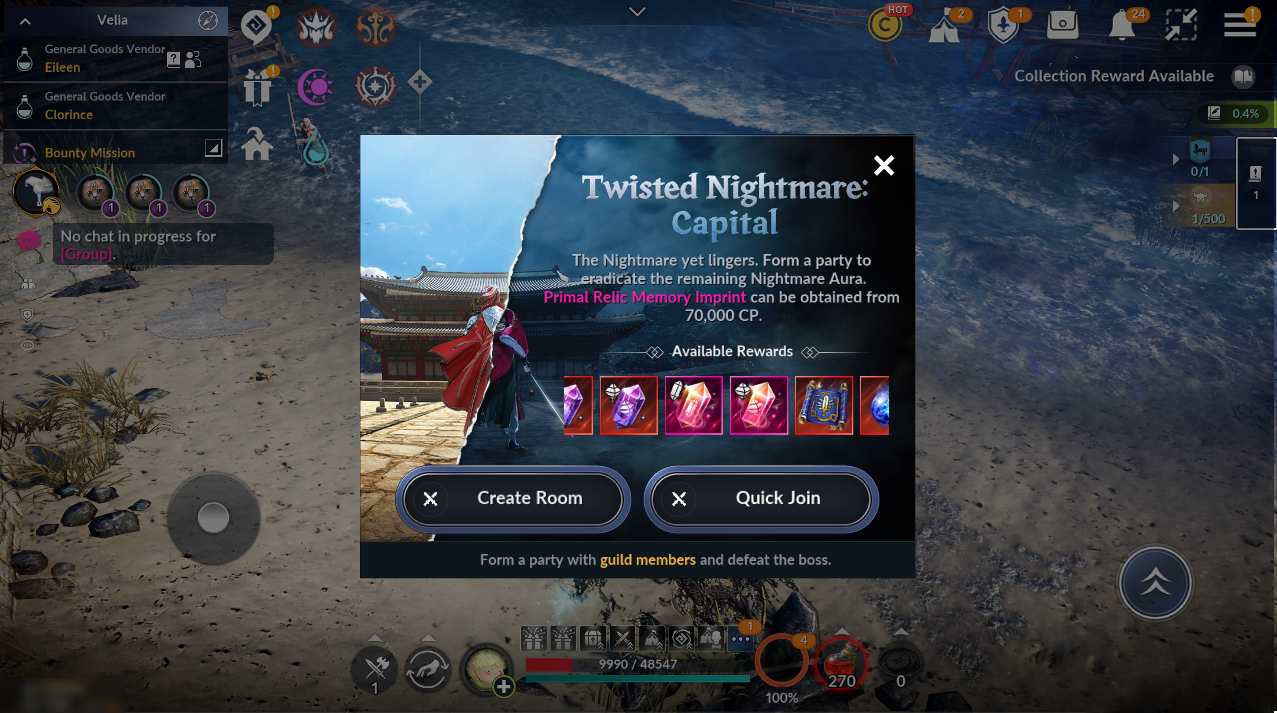Select the blue scroll reward item

824,406
